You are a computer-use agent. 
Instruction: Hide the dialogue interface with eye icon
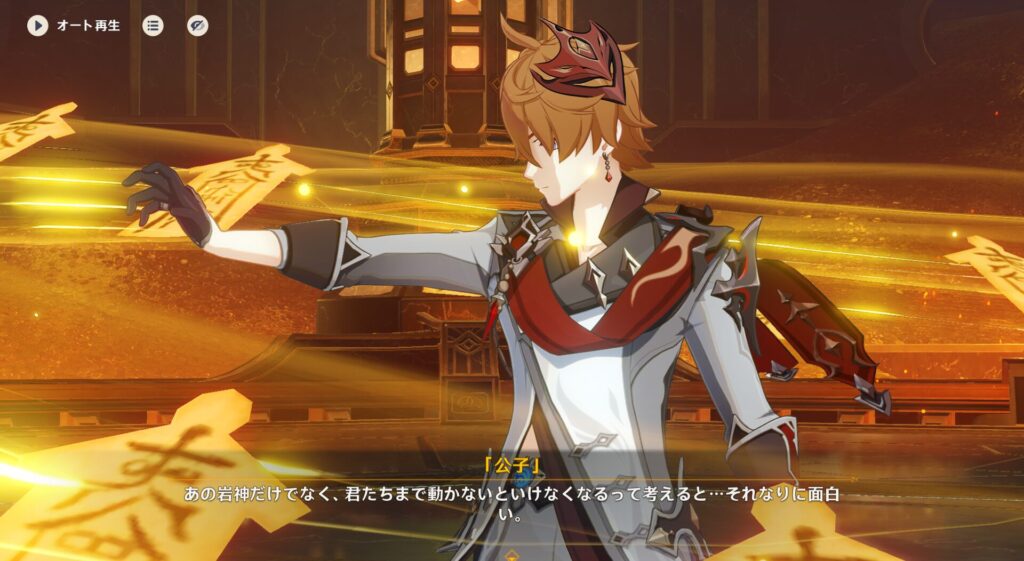[198, 26]
